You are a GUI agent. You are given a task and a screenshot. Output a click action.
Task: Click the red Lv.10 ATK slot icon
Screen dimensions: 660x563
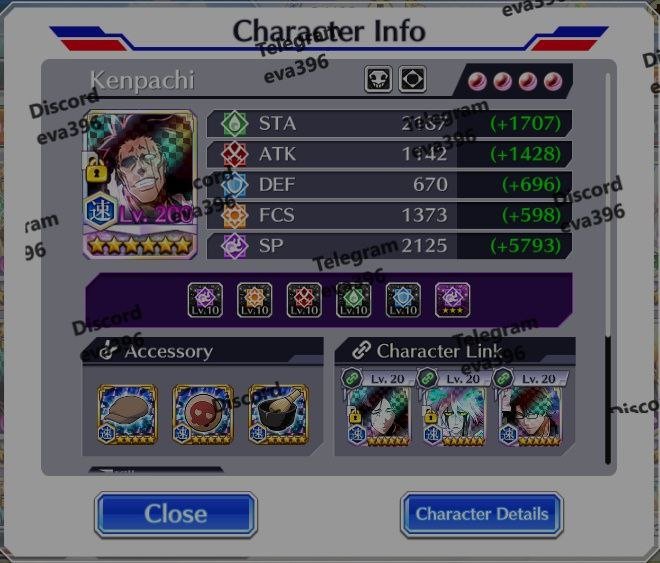304,299
